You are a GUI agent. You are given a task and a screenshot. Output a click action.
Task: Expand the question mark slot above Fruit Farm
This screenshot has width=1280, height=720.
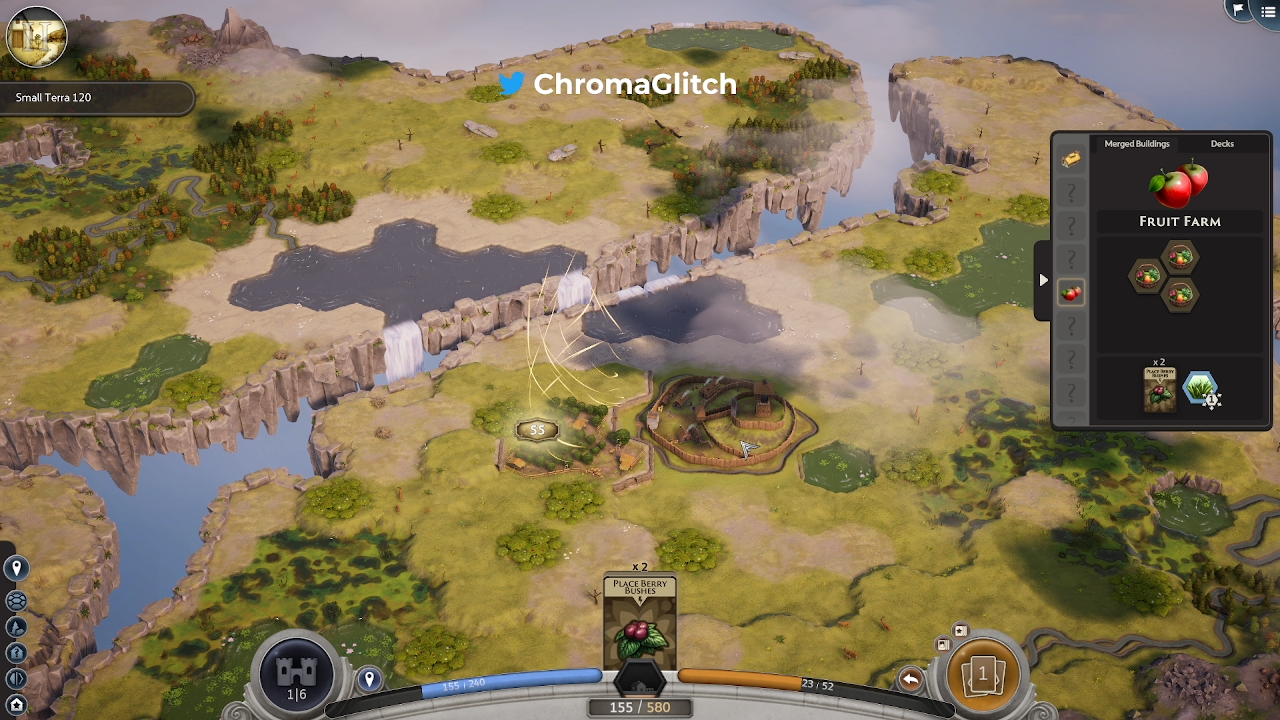click(x=1071, y=258)
